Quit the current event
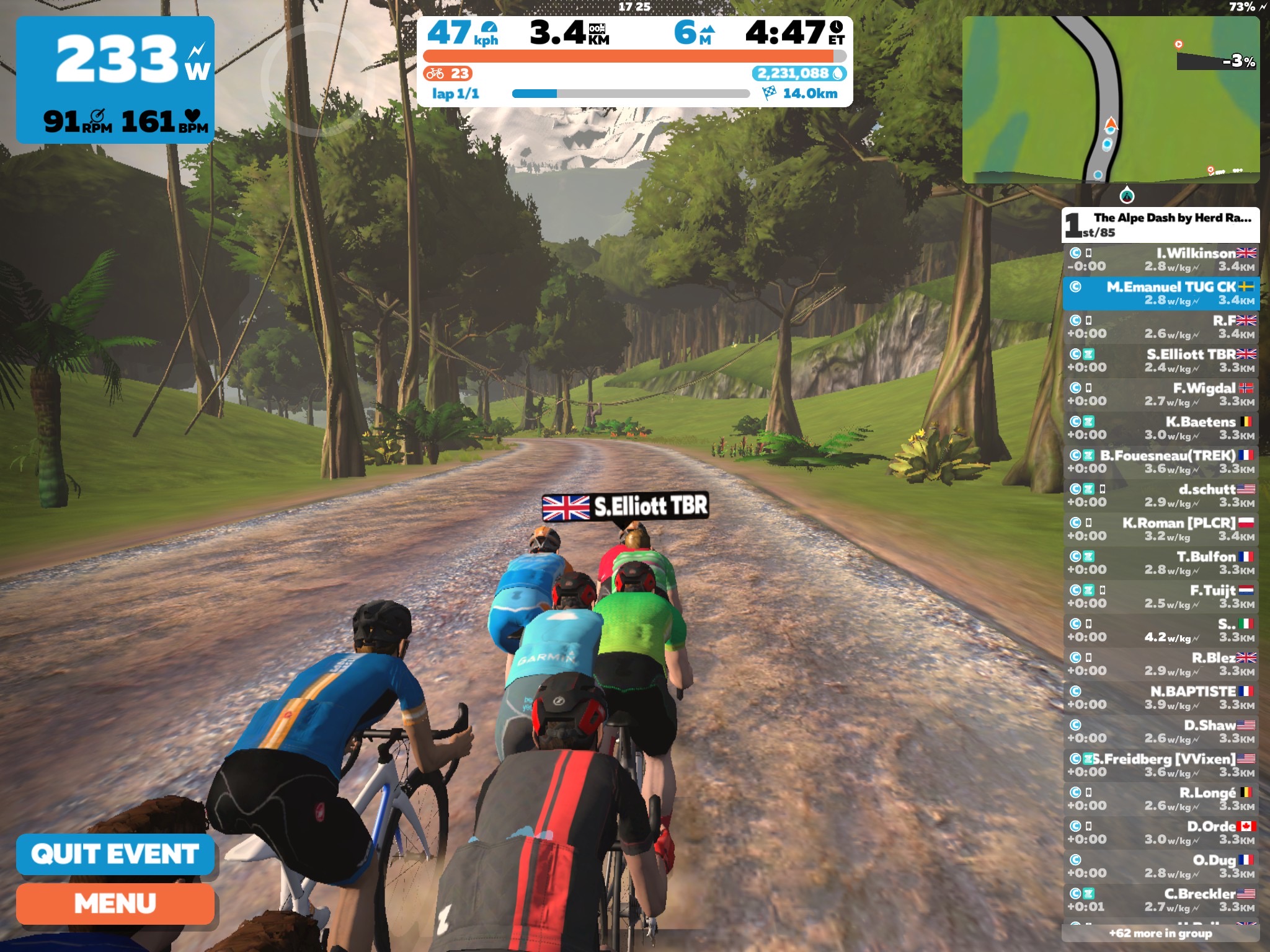The height and width of the screenshot is (952, 1270). coord(115,854)
